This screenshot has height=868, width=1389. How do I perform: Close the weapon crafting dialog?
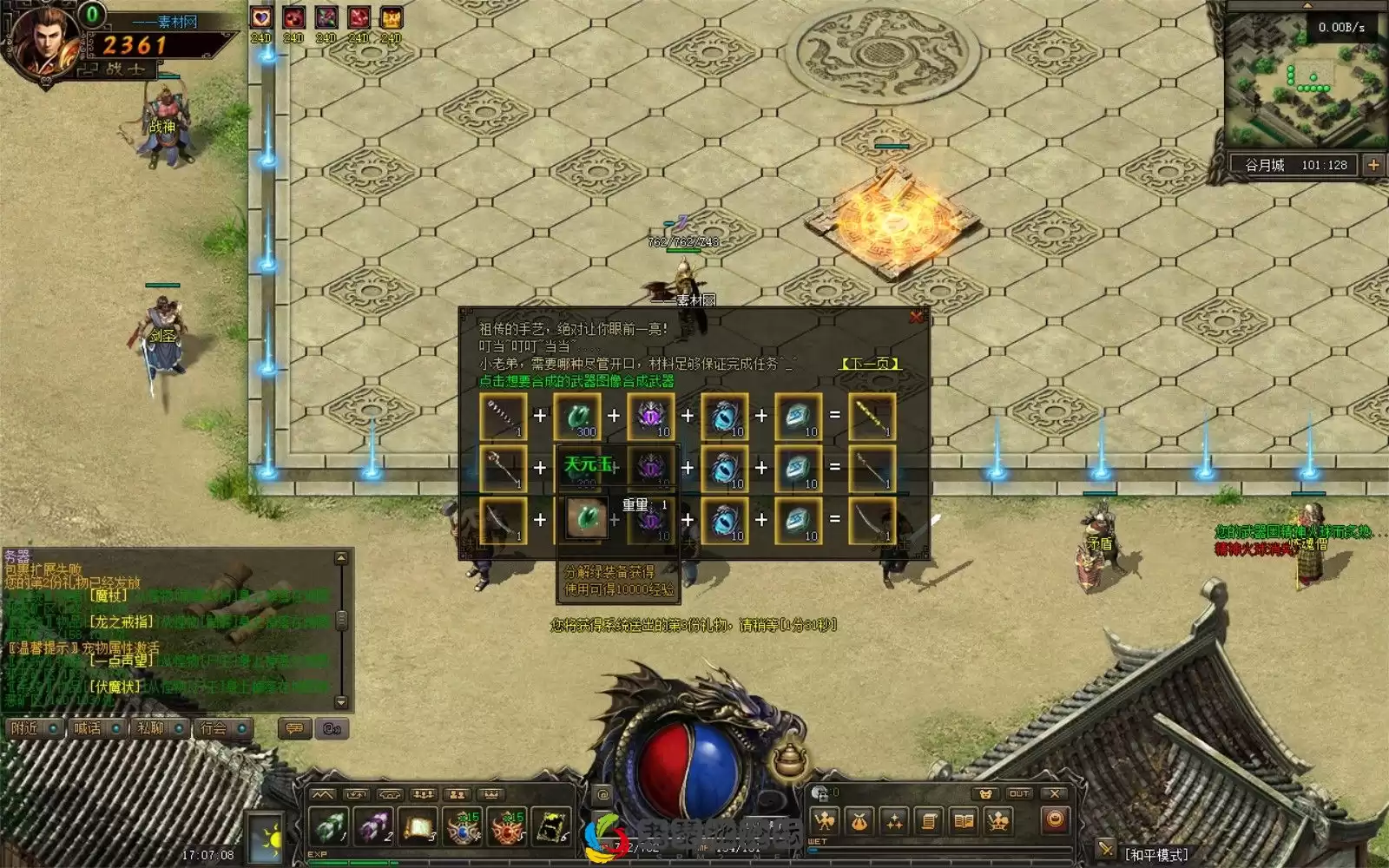(x=915, y=318)
